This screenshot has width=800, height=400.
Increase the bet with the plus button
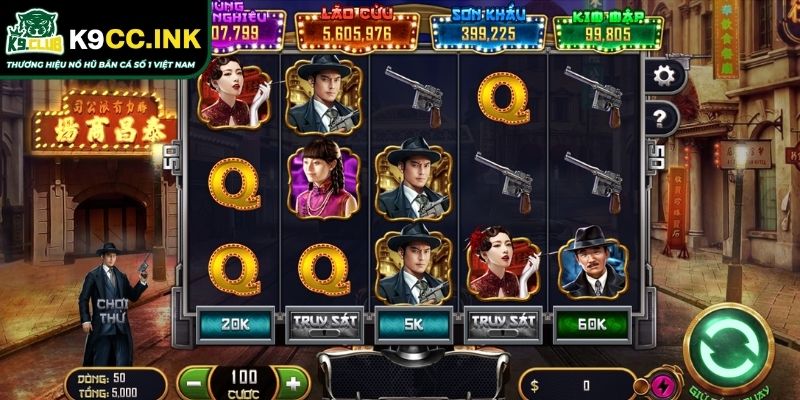(x=292, y=383)
